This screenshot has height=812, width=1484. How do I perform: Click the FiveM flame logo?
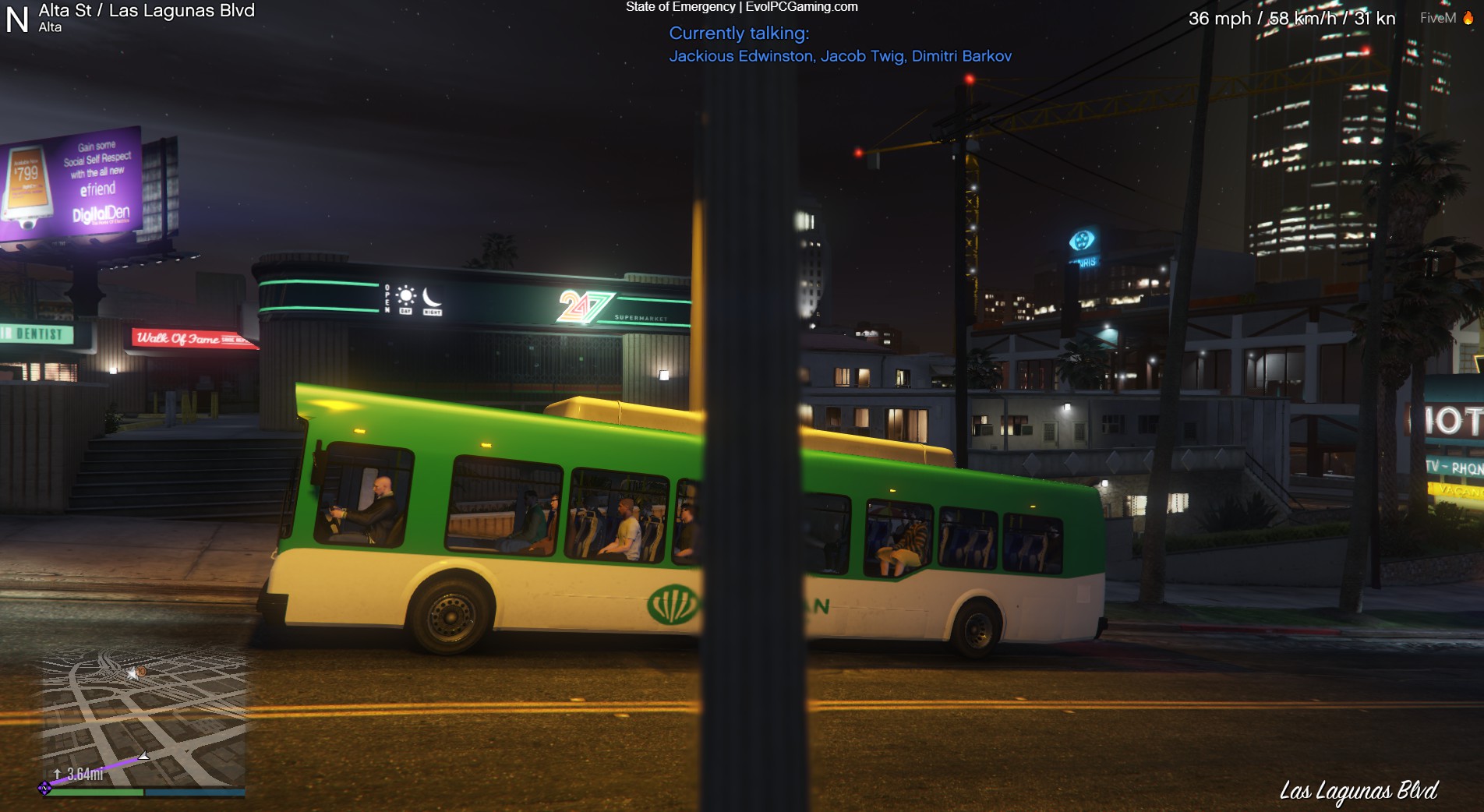click(x=1468, y=18)
